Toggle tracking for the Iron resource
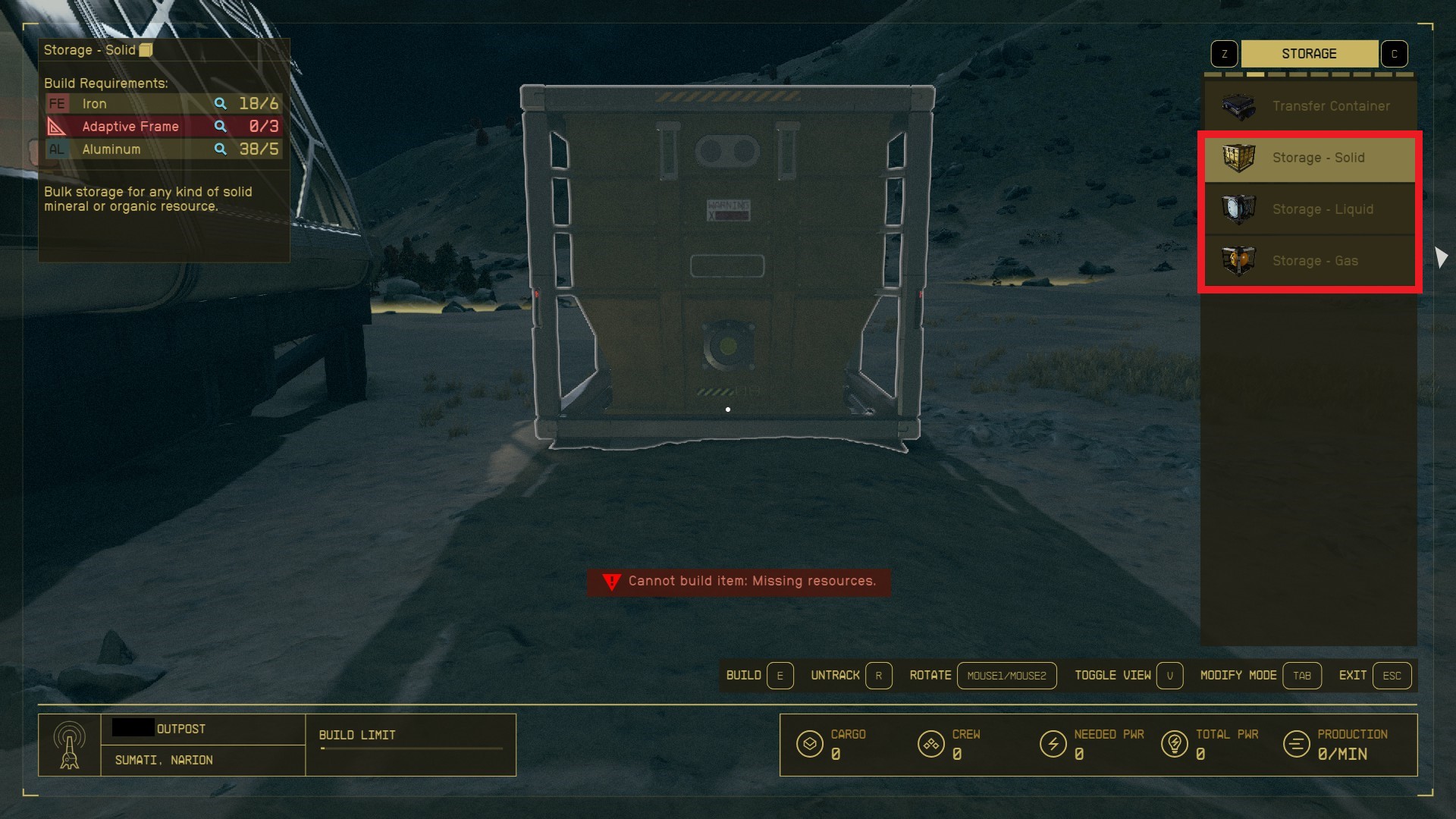1456x819 pixels. pos(221,103)
